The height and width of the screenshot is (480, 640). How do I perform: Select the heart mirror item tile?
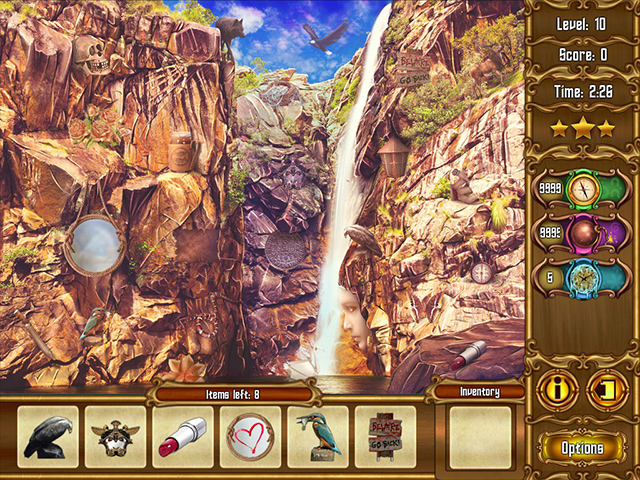[249, 437]
